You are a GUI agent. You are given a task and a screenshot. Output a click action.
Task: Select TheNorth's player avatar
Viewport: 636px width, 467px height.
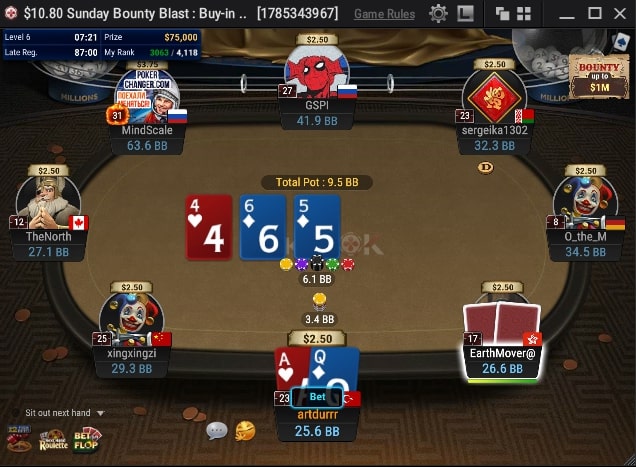(x=46, y=201)
